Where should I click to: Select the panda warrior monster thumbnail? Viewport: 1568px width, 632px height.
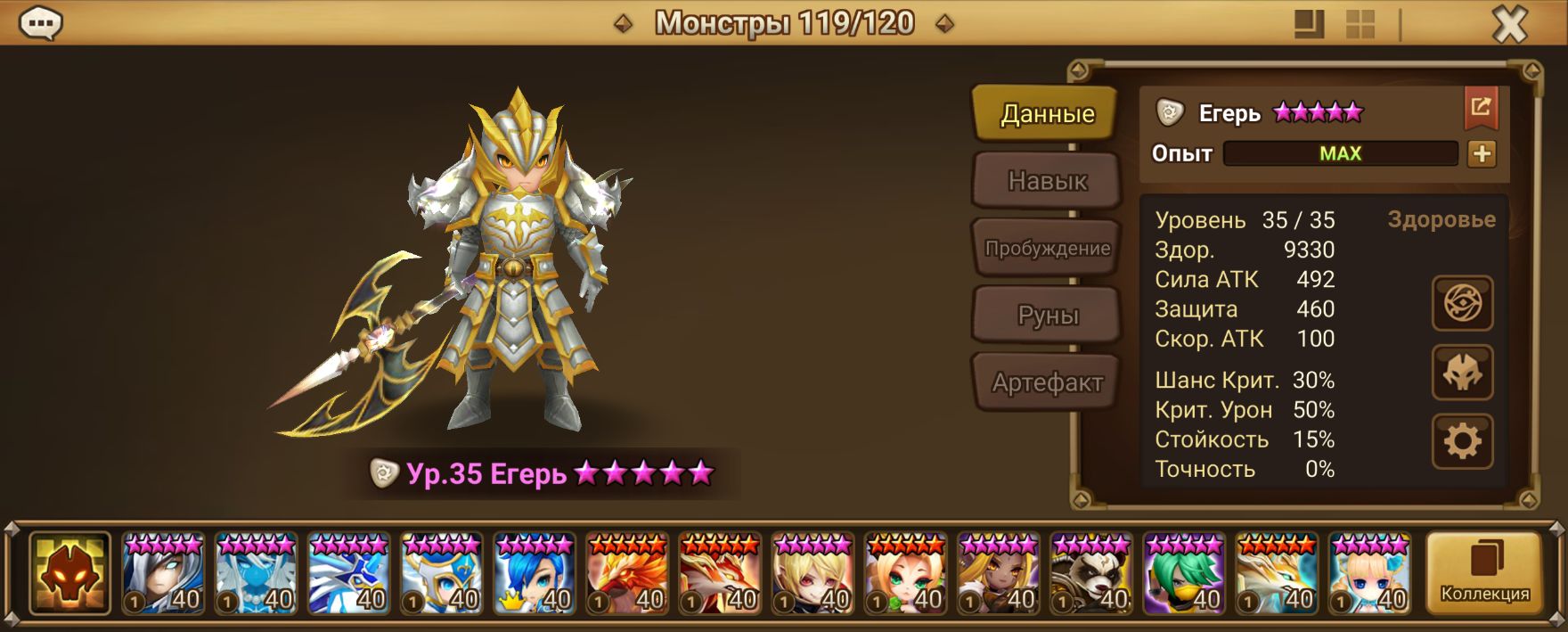(x=1092, y=574)
